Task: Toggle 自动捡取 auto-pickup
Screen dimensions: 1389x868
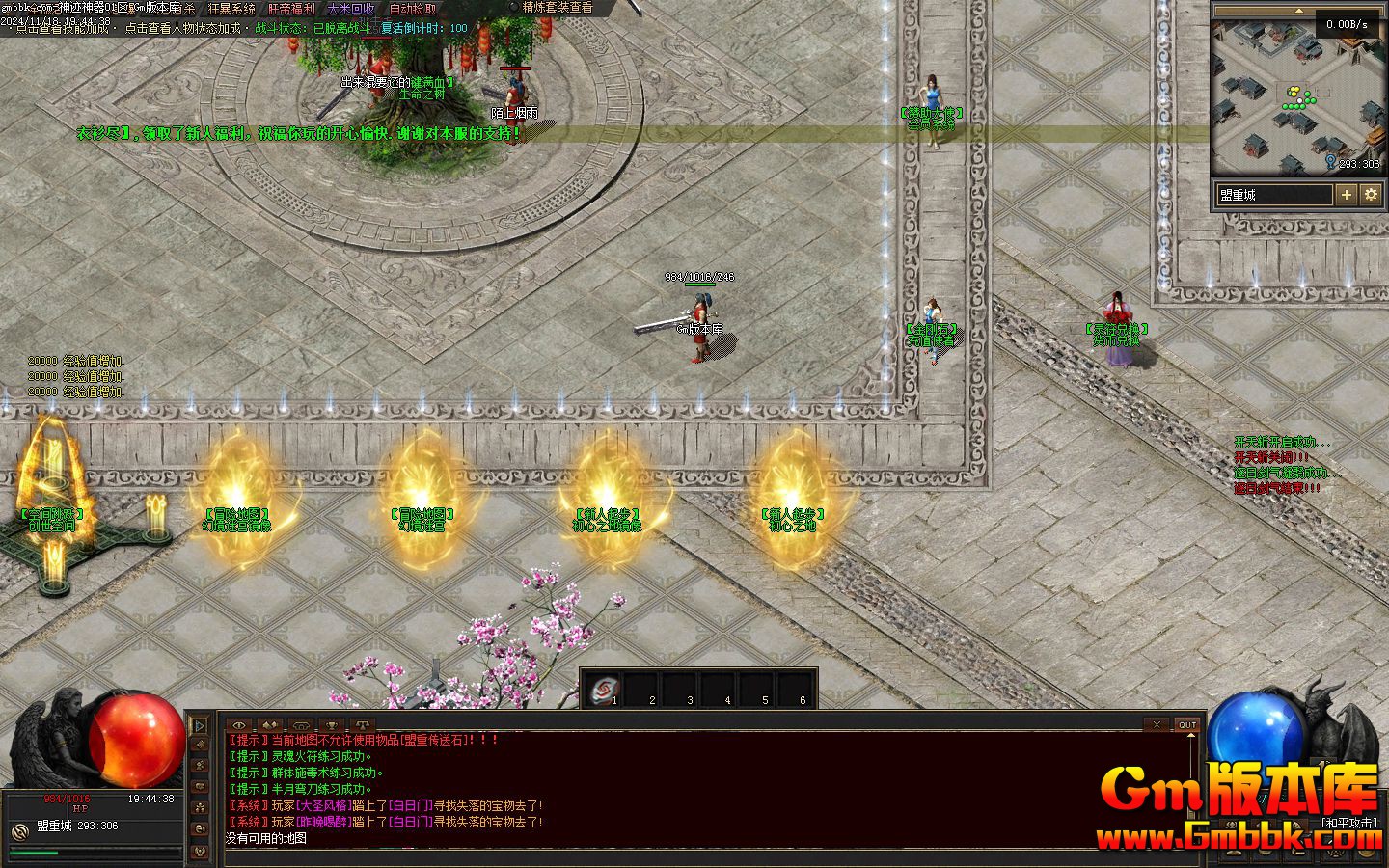Action: [x=412, y=8]
